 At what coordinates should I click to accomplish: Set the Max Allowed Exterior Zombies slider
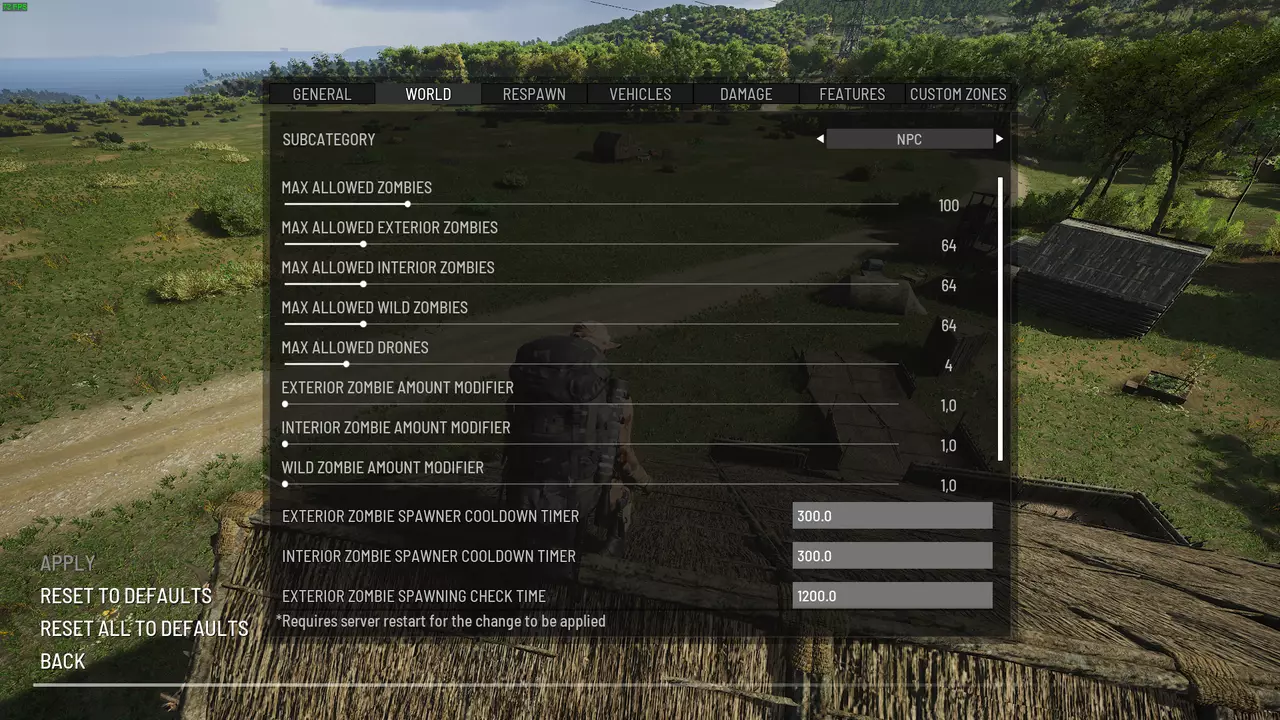tap(363, 244)
